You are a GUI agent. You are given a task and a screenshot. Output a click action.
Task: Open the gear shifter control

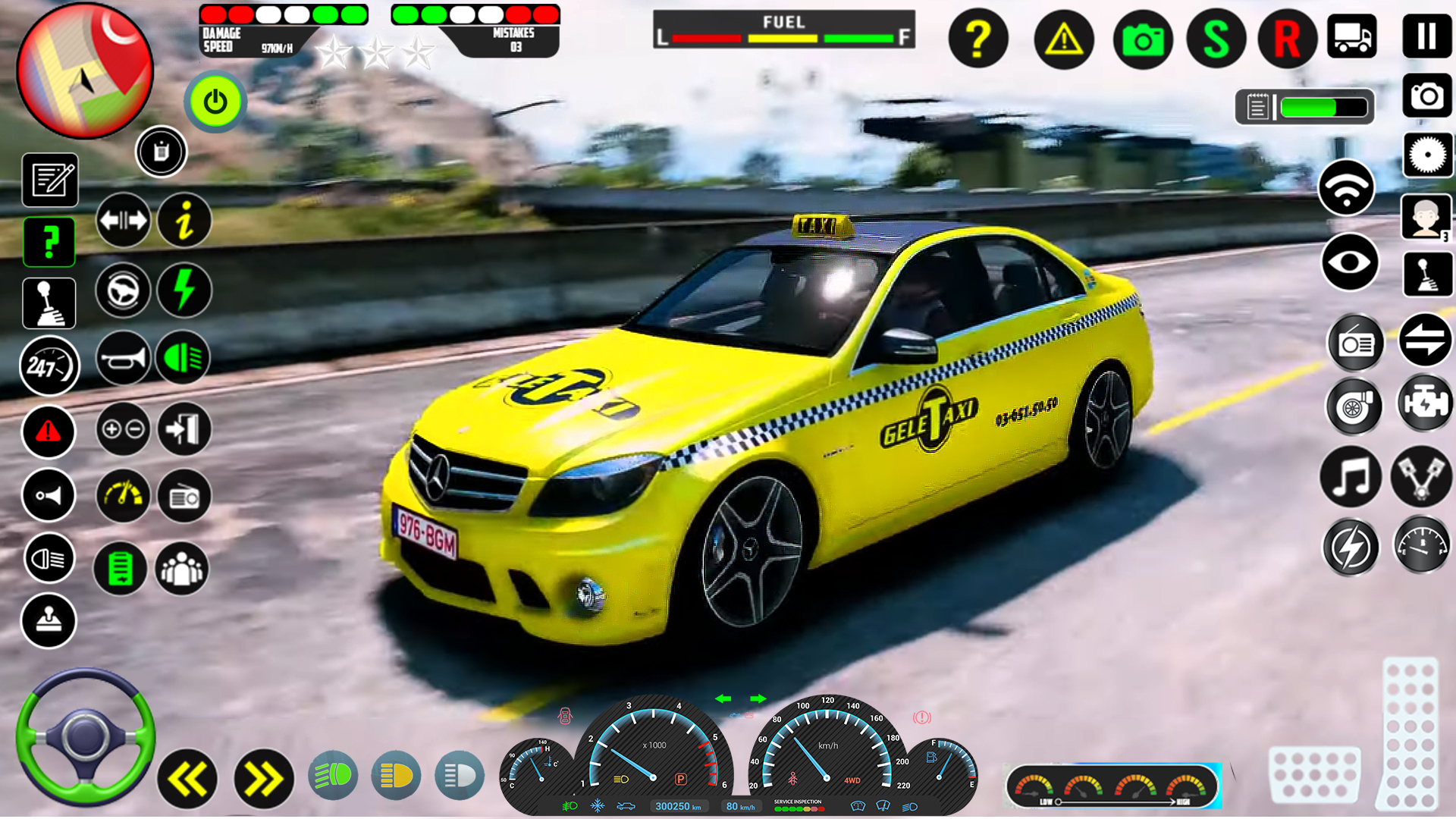point(50,302)
